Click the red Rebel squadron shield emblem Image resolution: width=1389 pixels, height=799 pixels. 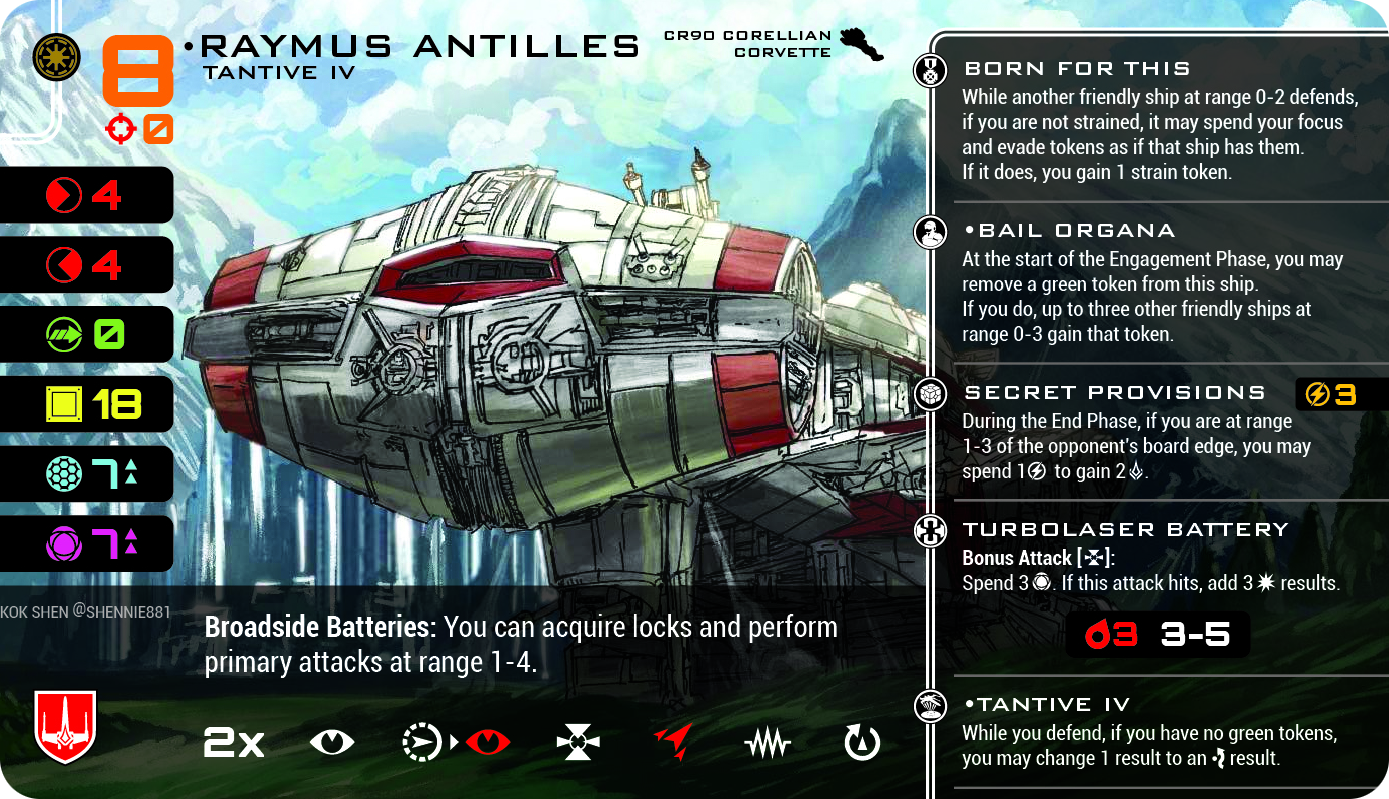click(65, 727)
